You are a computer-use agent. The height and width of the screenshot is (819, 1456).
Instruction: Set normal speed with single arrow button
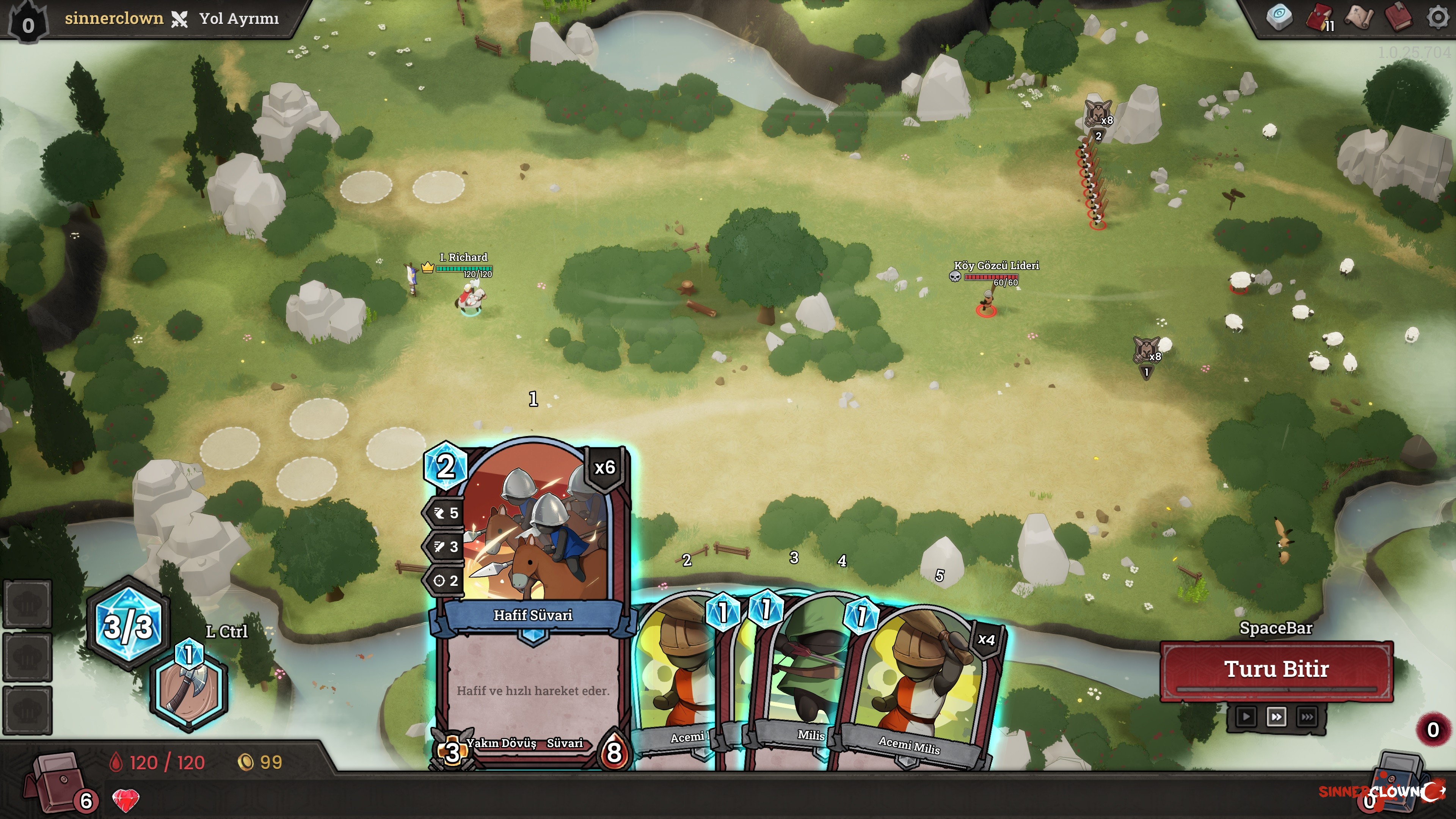pos(1246,717)
